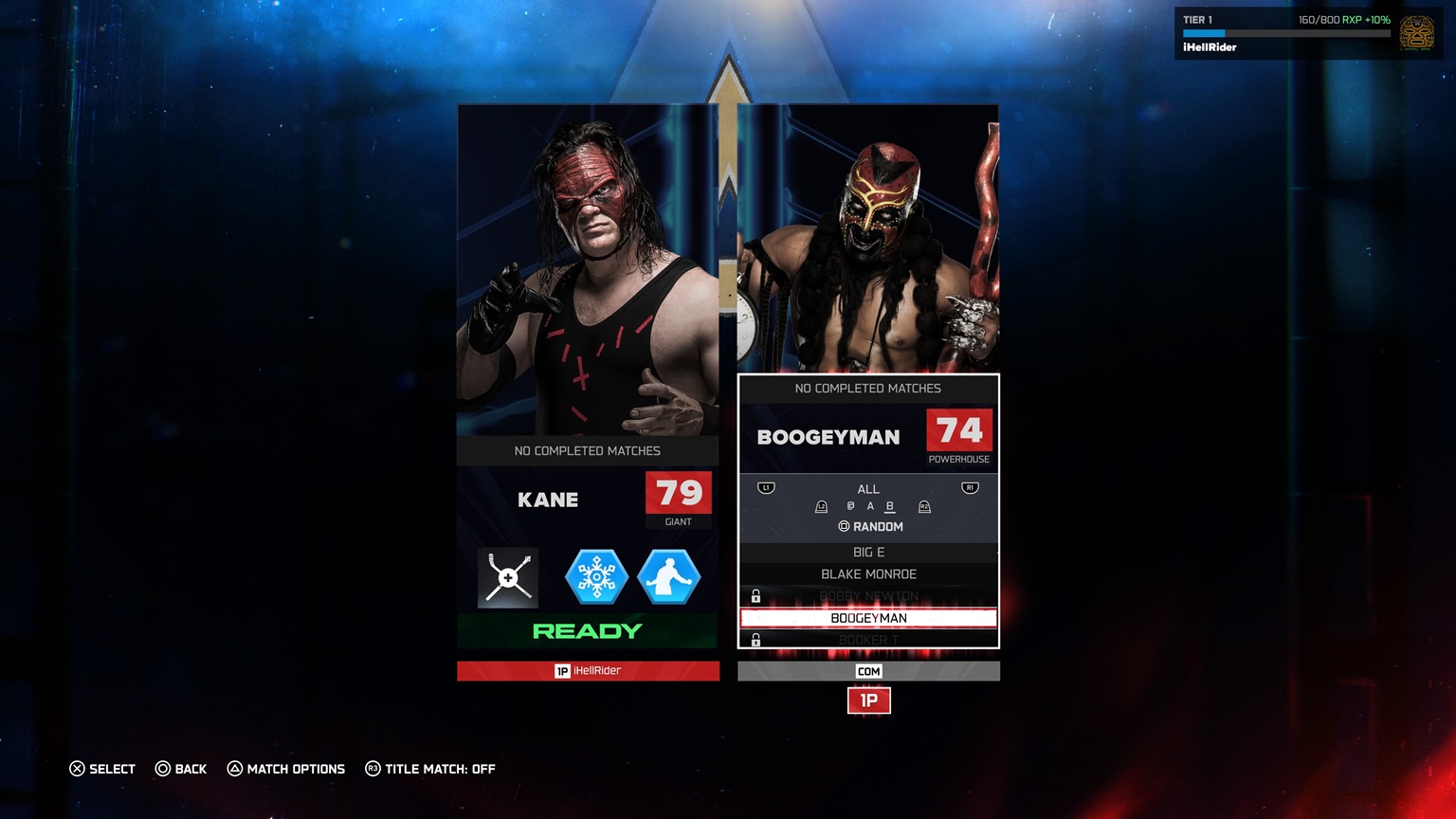Go back to the previous screen
The width and height of the screenshot is (1456, 819).
tap(181, 769)
